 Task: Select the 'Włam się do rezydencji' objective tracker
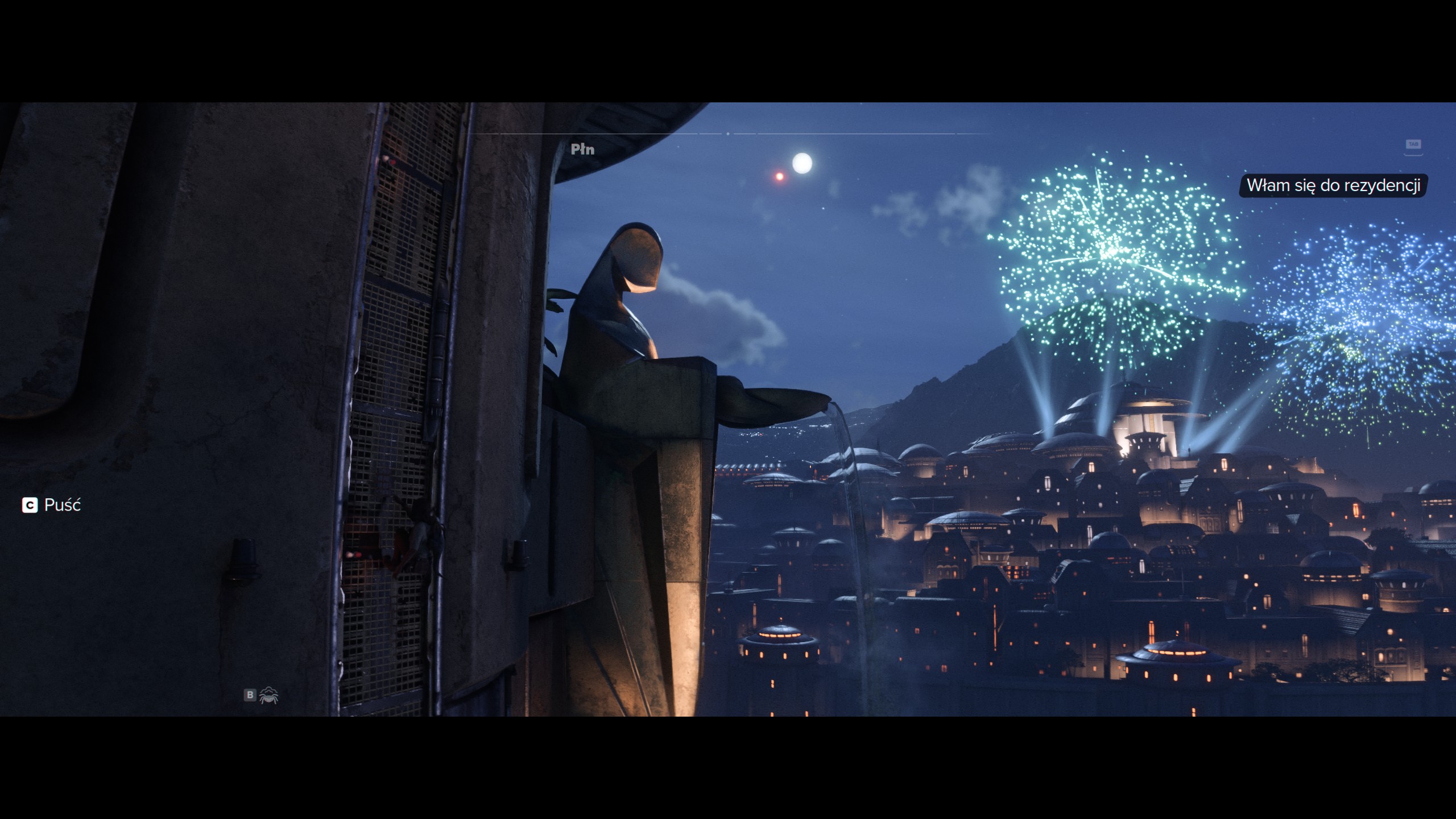[1333, 186]
